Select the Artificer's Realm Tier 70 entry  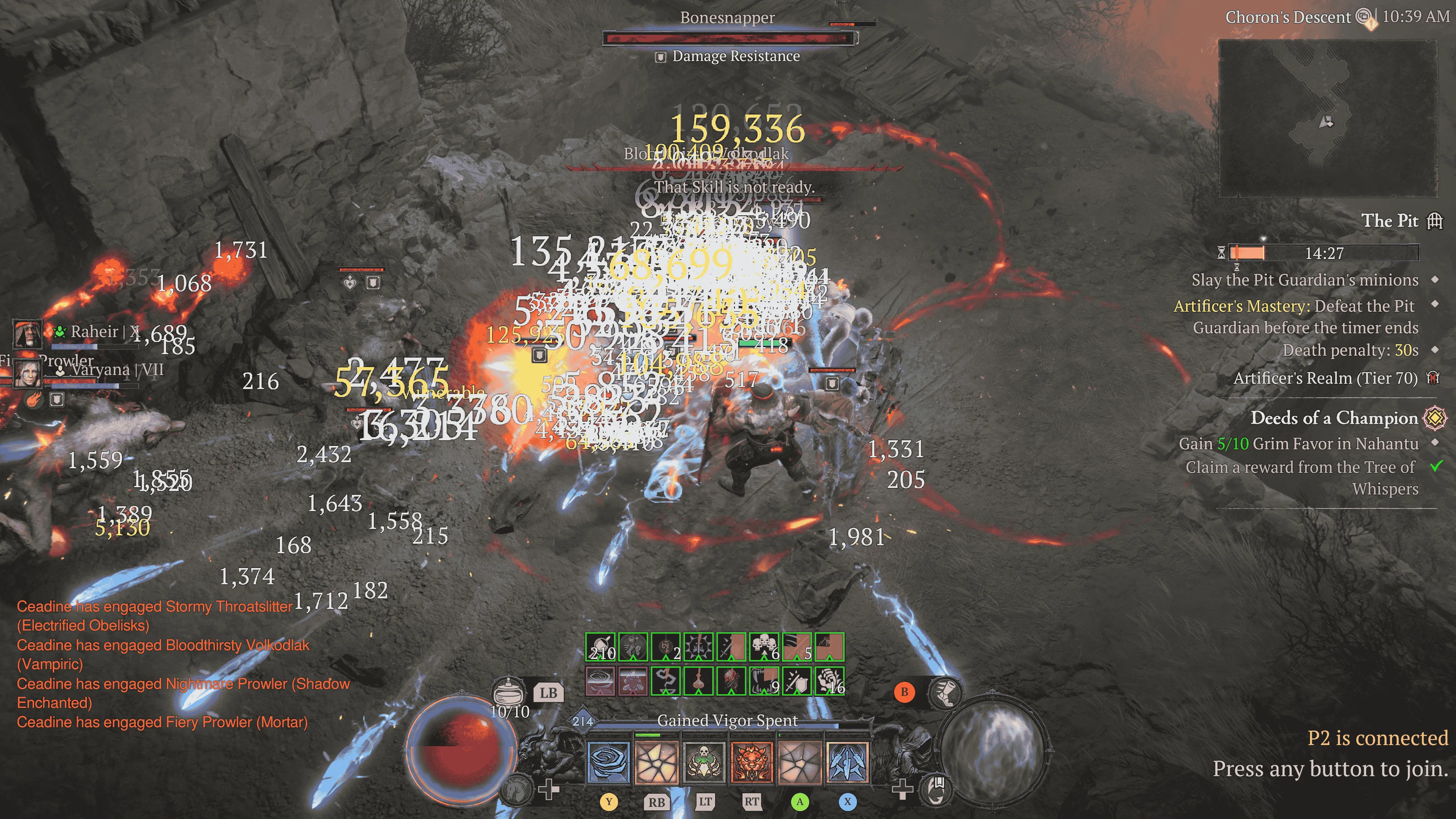(1326, 378)
